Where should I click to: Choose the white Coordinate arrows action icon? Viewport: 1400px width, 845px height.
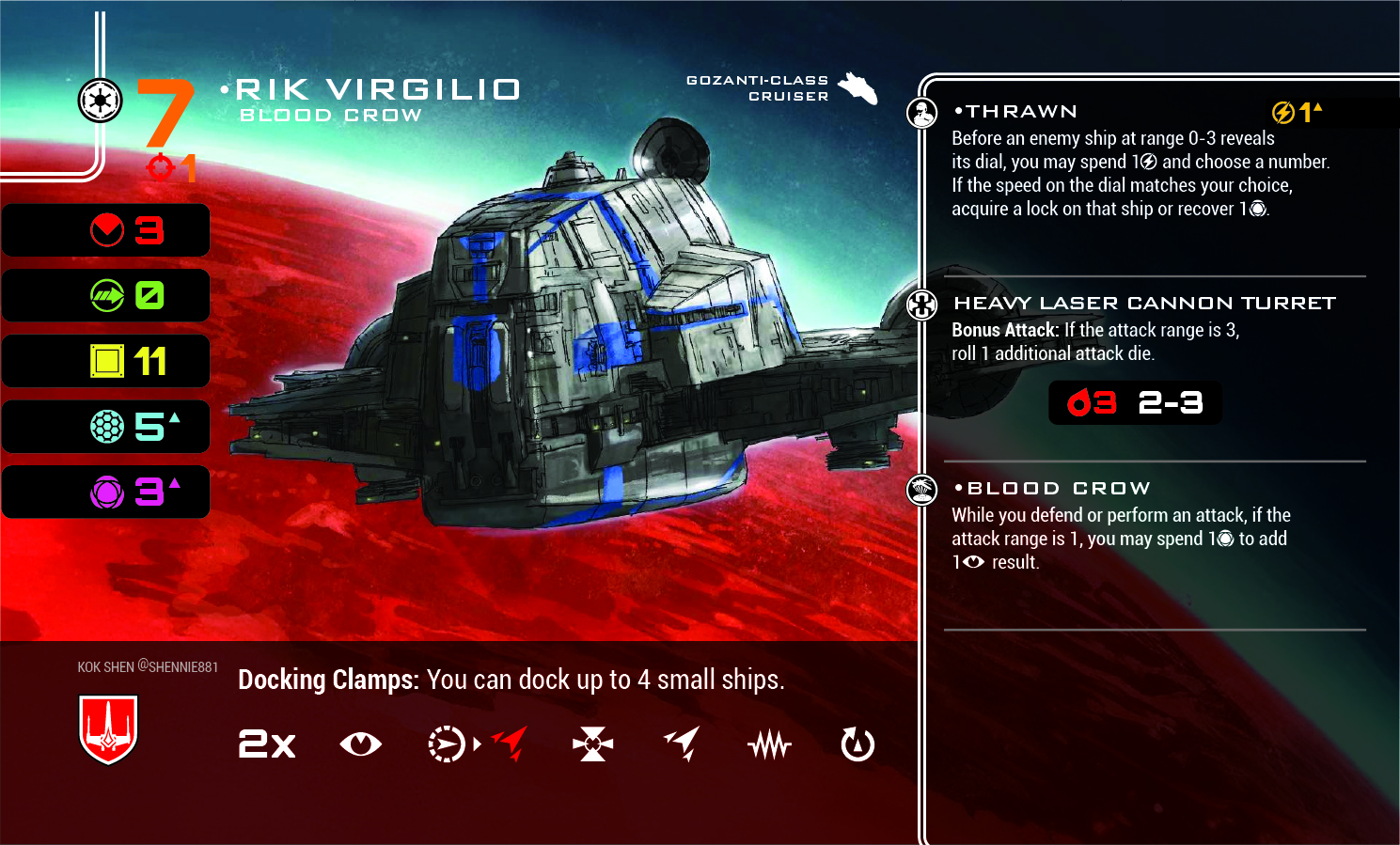[x=683, y=743]
